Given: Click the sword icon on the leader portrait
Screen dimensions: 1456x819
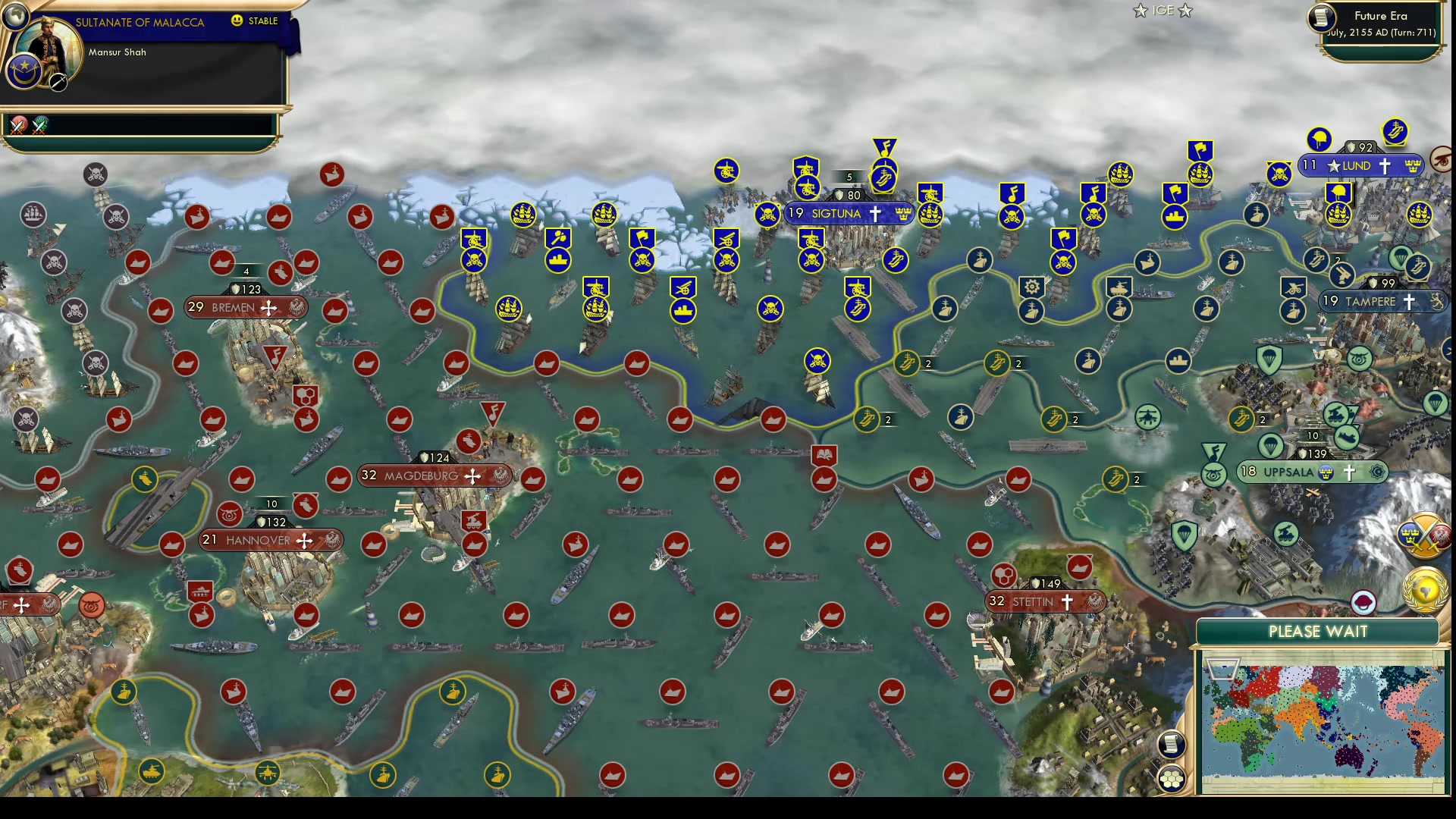Looking at the screenshot, I should 57,82.
